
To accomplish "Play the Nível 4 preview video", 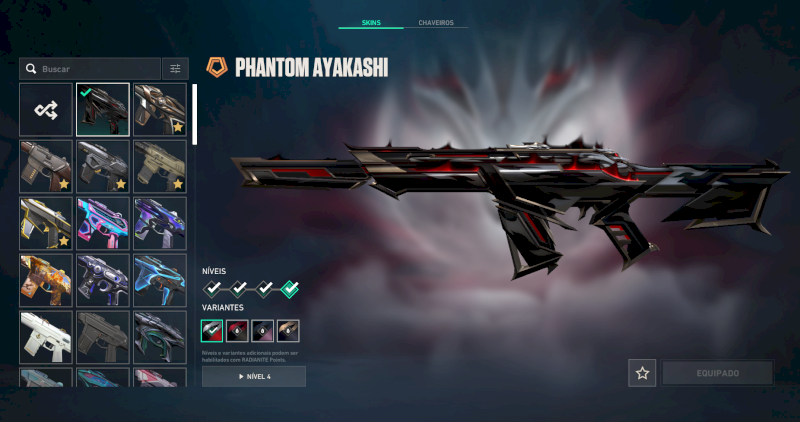I will point(254,376).
